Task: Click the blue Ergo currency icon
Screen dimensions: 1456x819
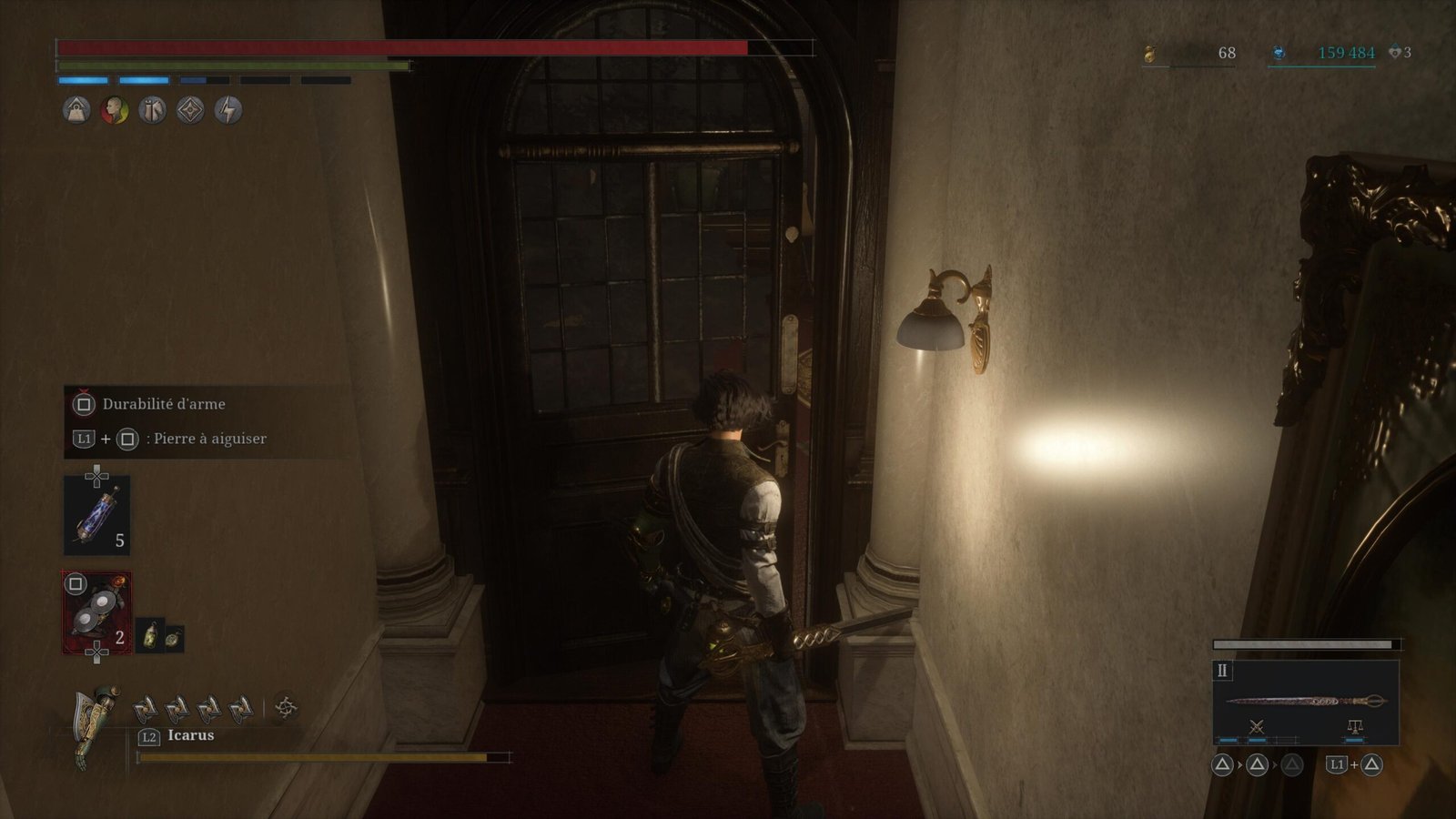Action: coord(1279,54)
